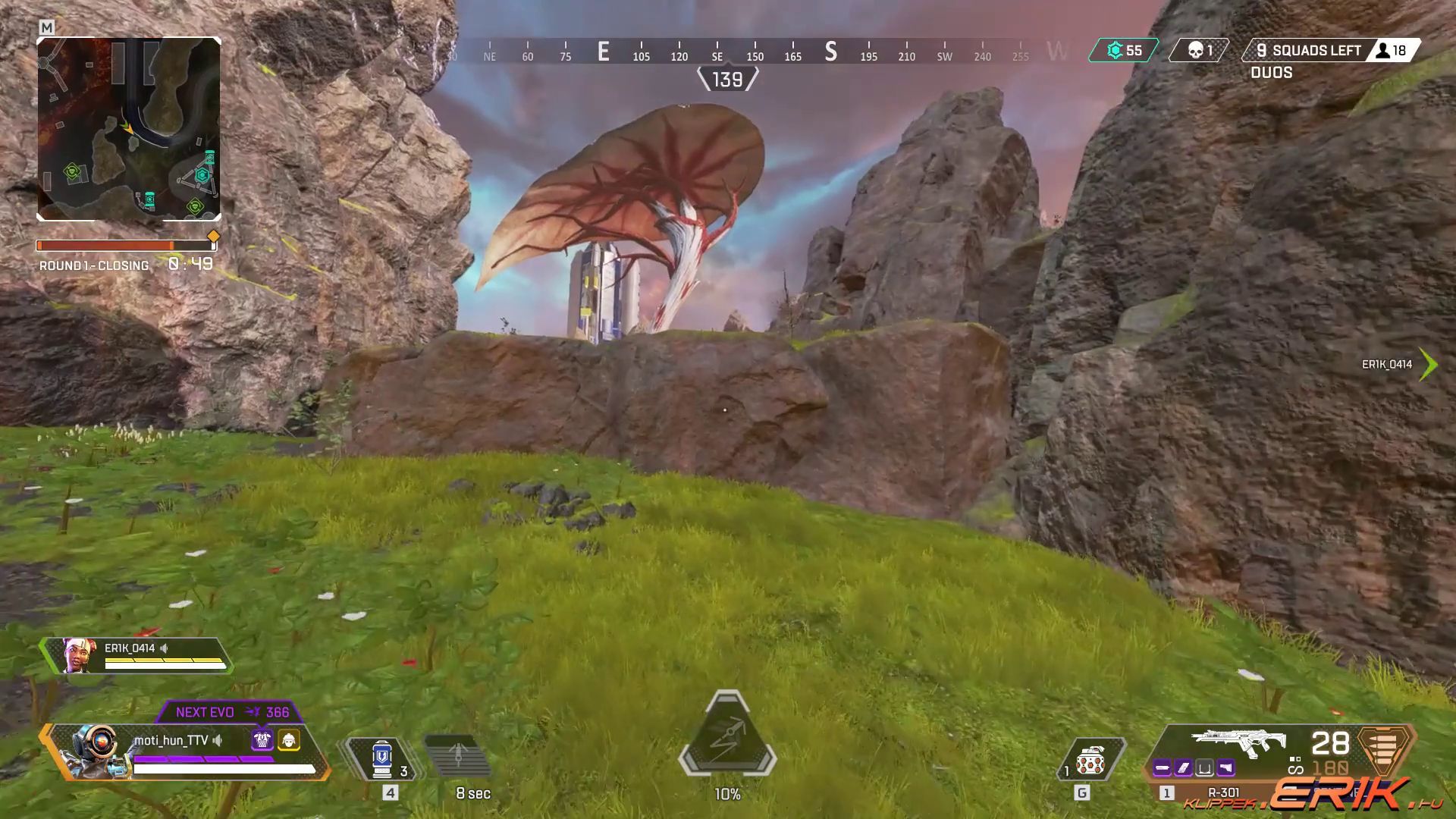
Task: Click teammate ER1K_0414's portrait card
Action: click(x=79, y=656)
